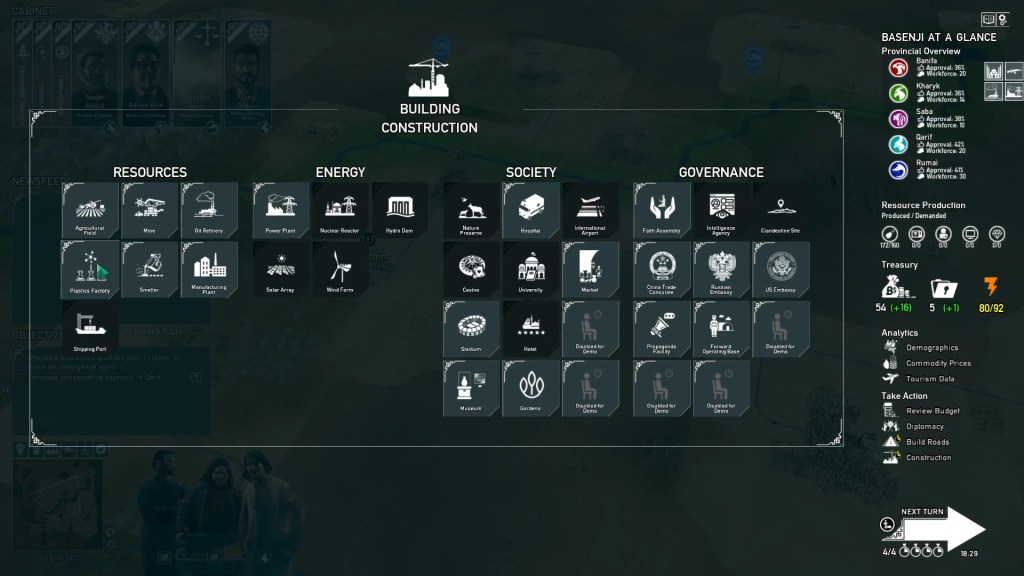Image resolution: width=1024 pixels, height=576 pixels.
Task: Build an Intelligence Agency
Action: [x=722, y=210]
